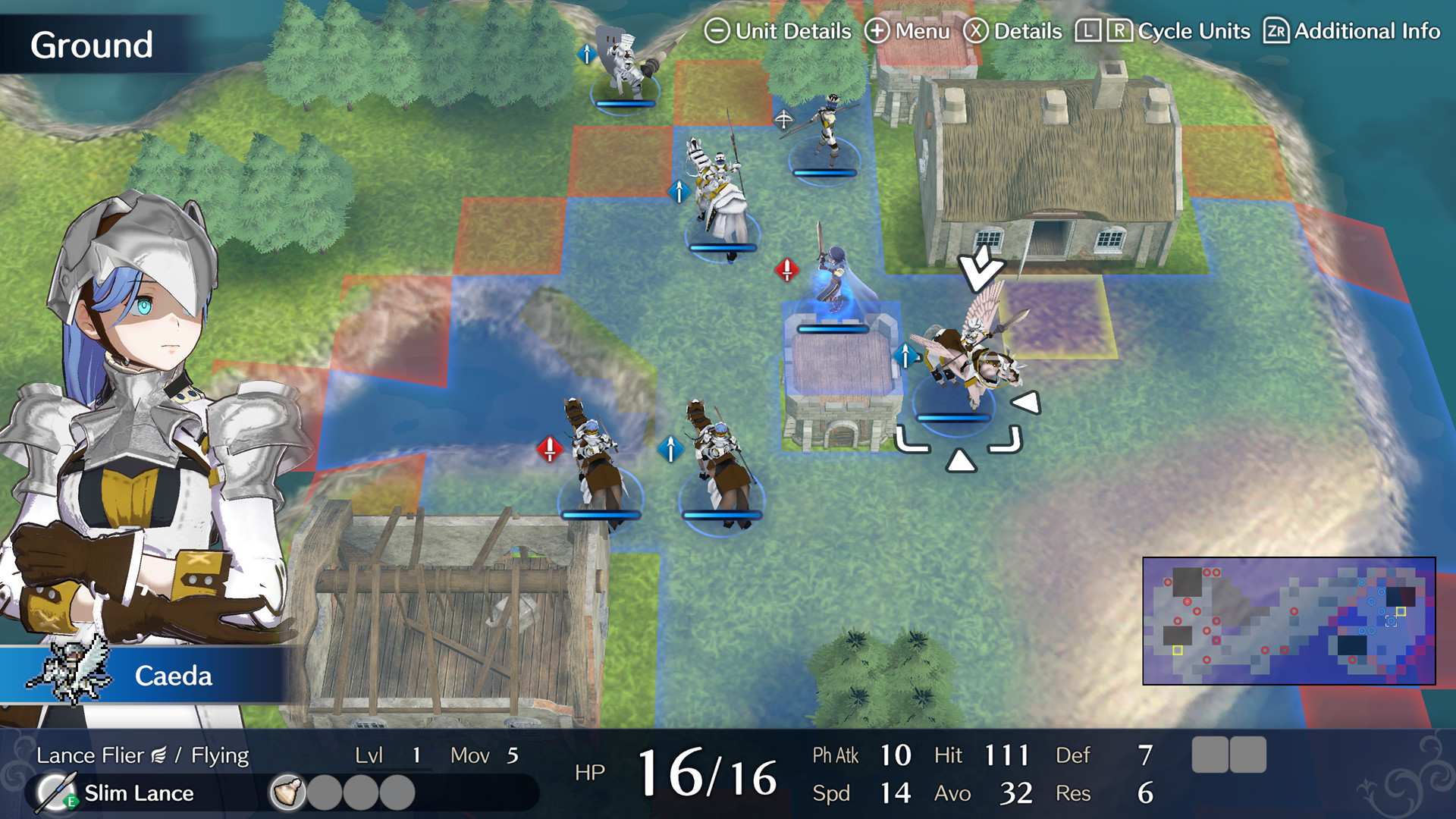Show Additional Info via the ZR icon
This screenshot has width=1456, height=819.
coord(1276,32)
